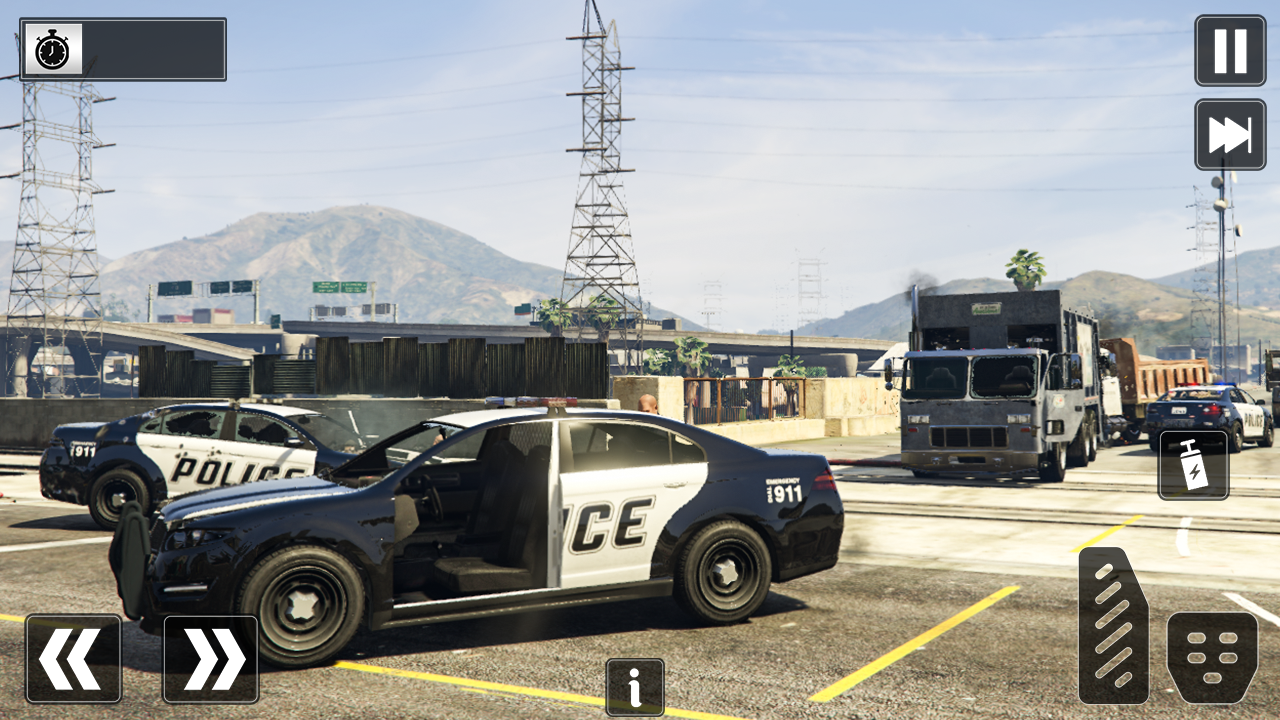Engage the brake pedal control

[1212, 658]
